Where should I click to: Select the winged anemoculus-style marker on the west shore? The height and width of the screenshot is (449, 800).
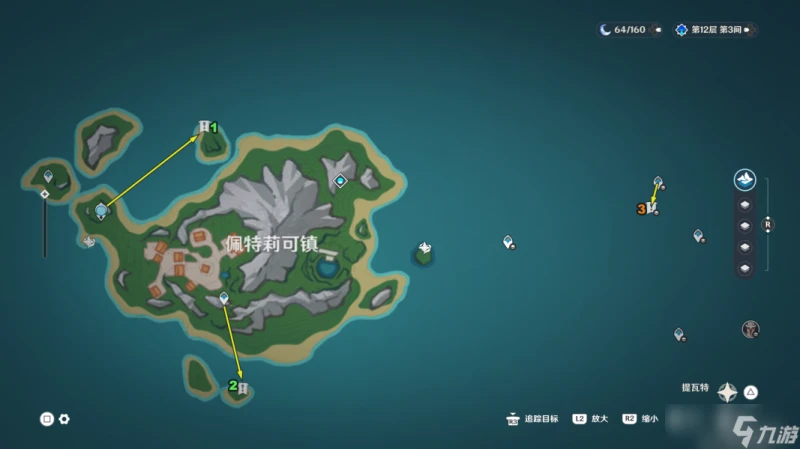coord(89,241)
